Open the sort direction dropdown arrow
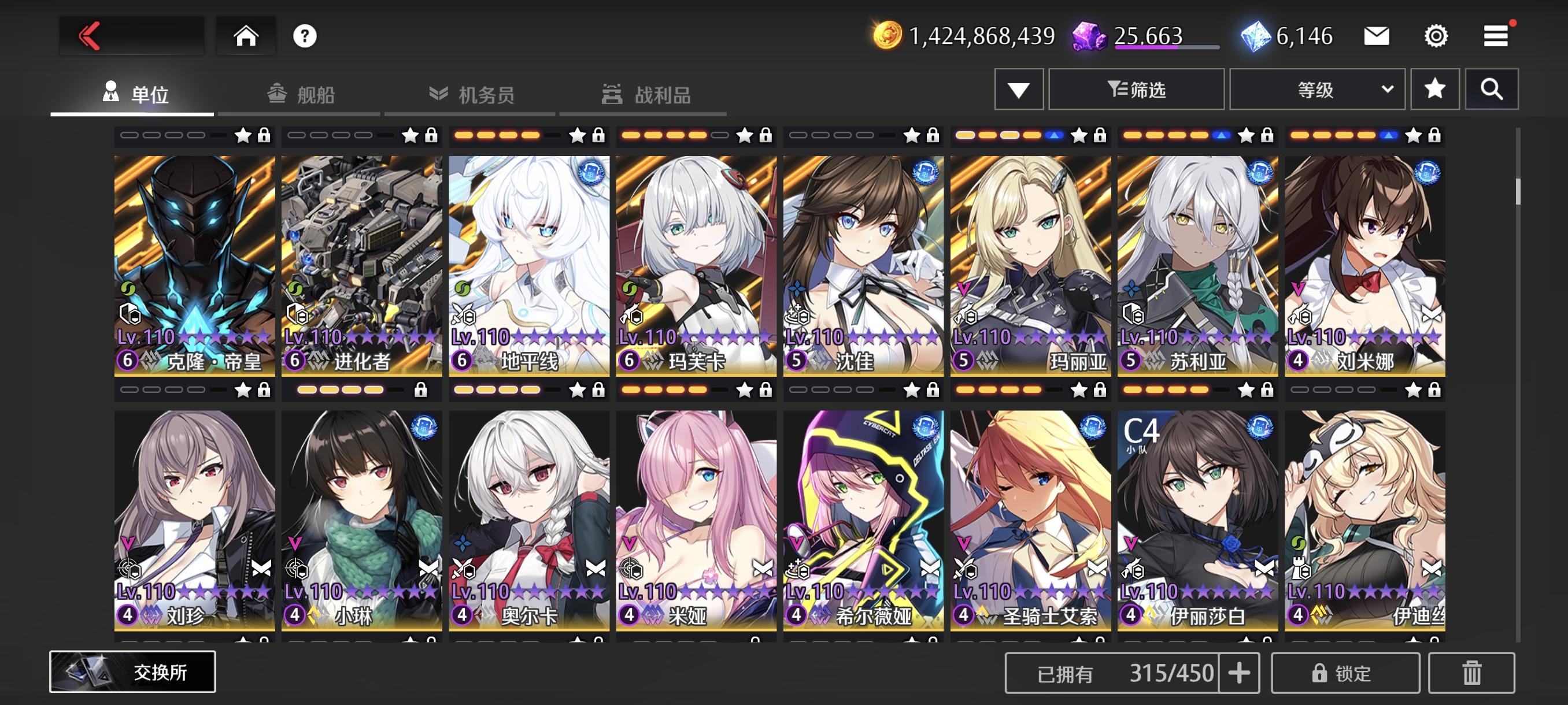This screenshot has height=705, width=1568. [x=1018, y=89]
